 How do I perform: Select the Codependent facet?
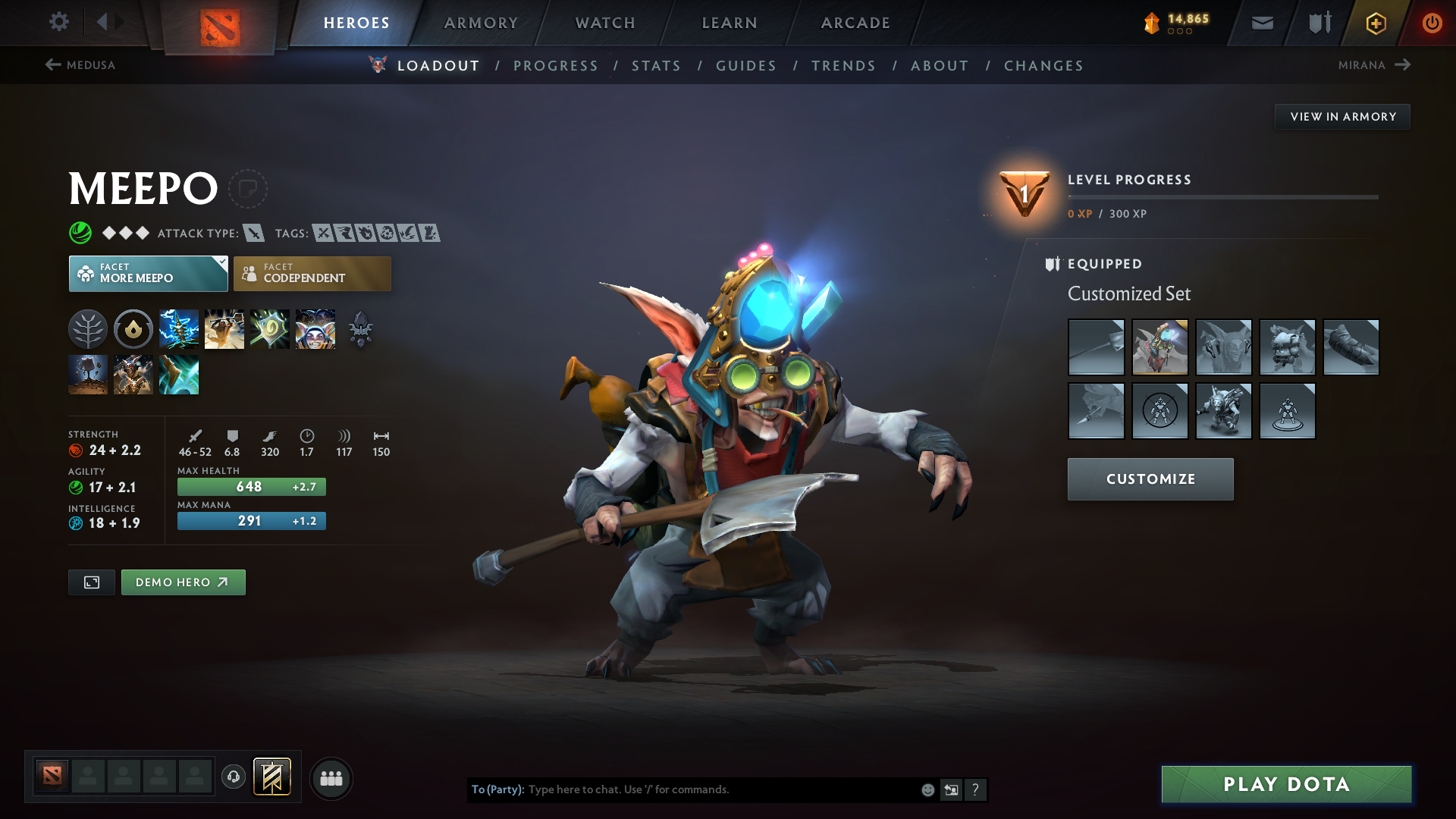pos(312,274)
